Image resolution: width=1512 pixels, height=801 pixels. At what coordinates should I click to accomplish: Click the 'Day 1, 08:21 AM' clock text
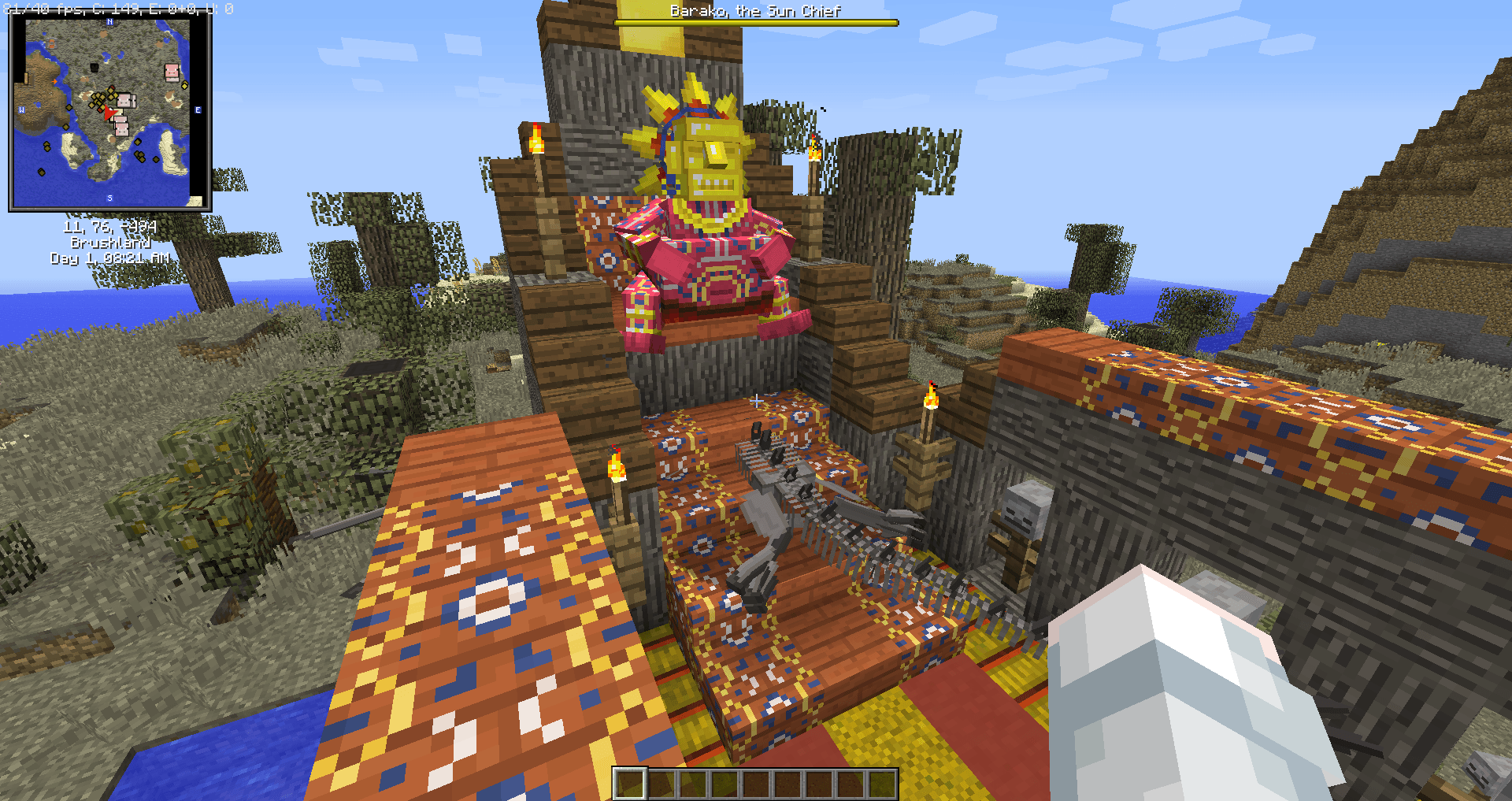pos(110,258)
